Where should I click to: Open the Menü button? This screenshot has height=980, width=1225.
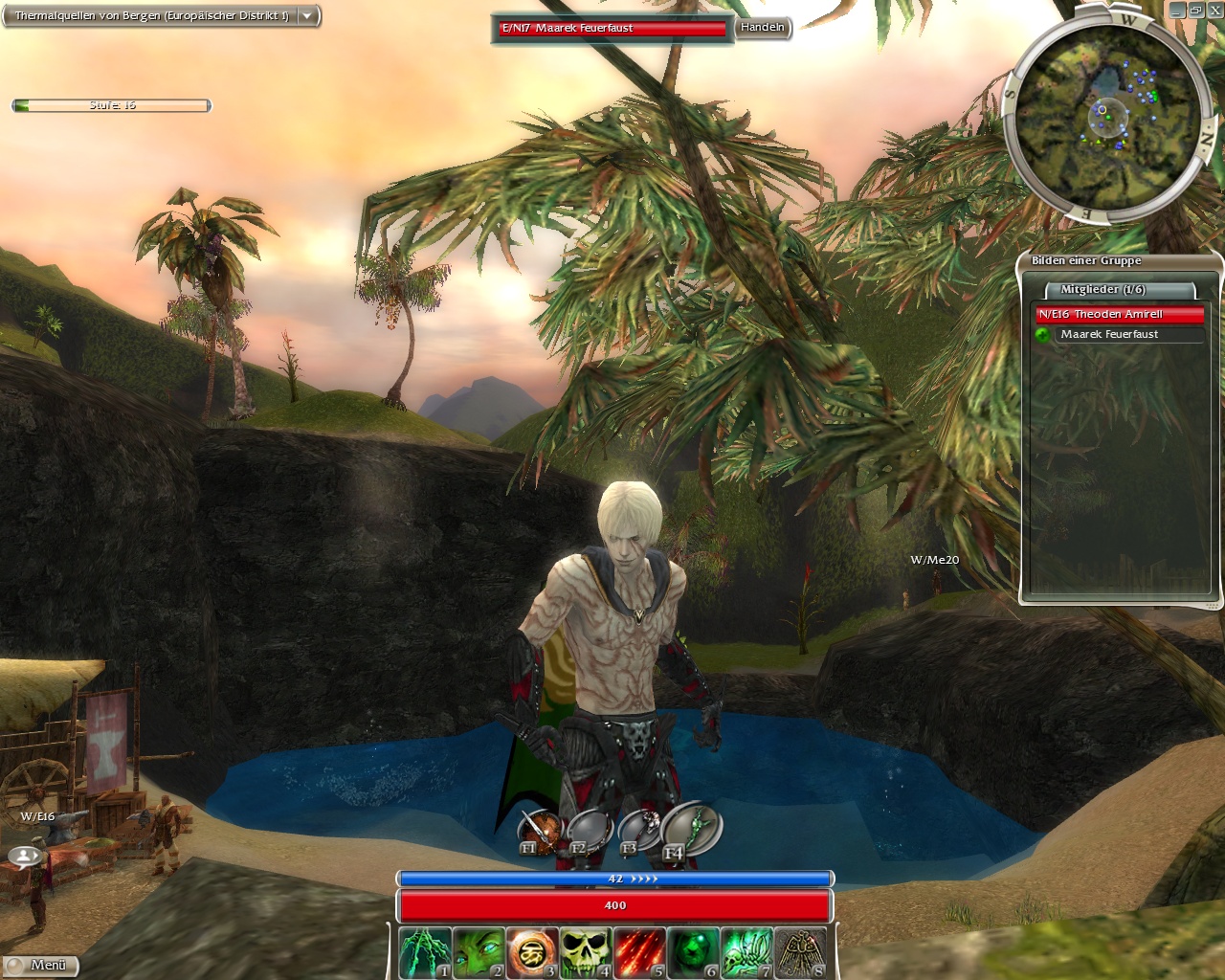41,966
